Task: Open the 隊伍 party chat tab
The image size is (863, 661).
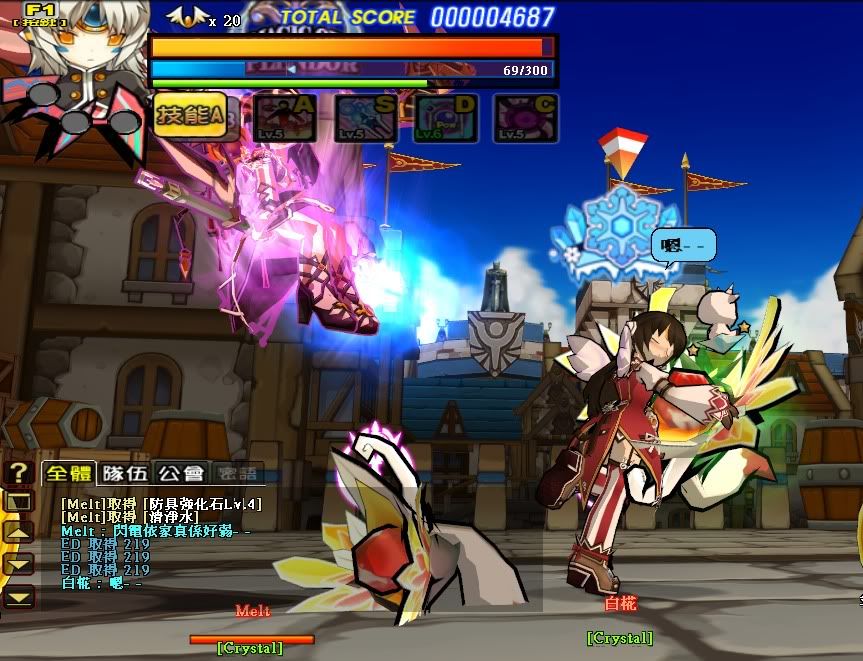Action: pyautogui.click(x=125, y=473)
